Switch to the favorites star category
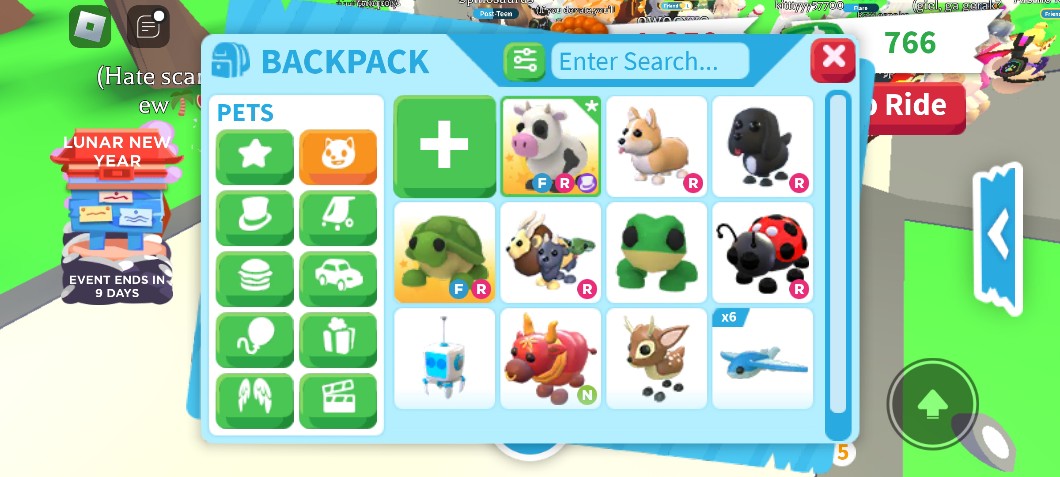The image size is (1060, 477). (255, 156)
